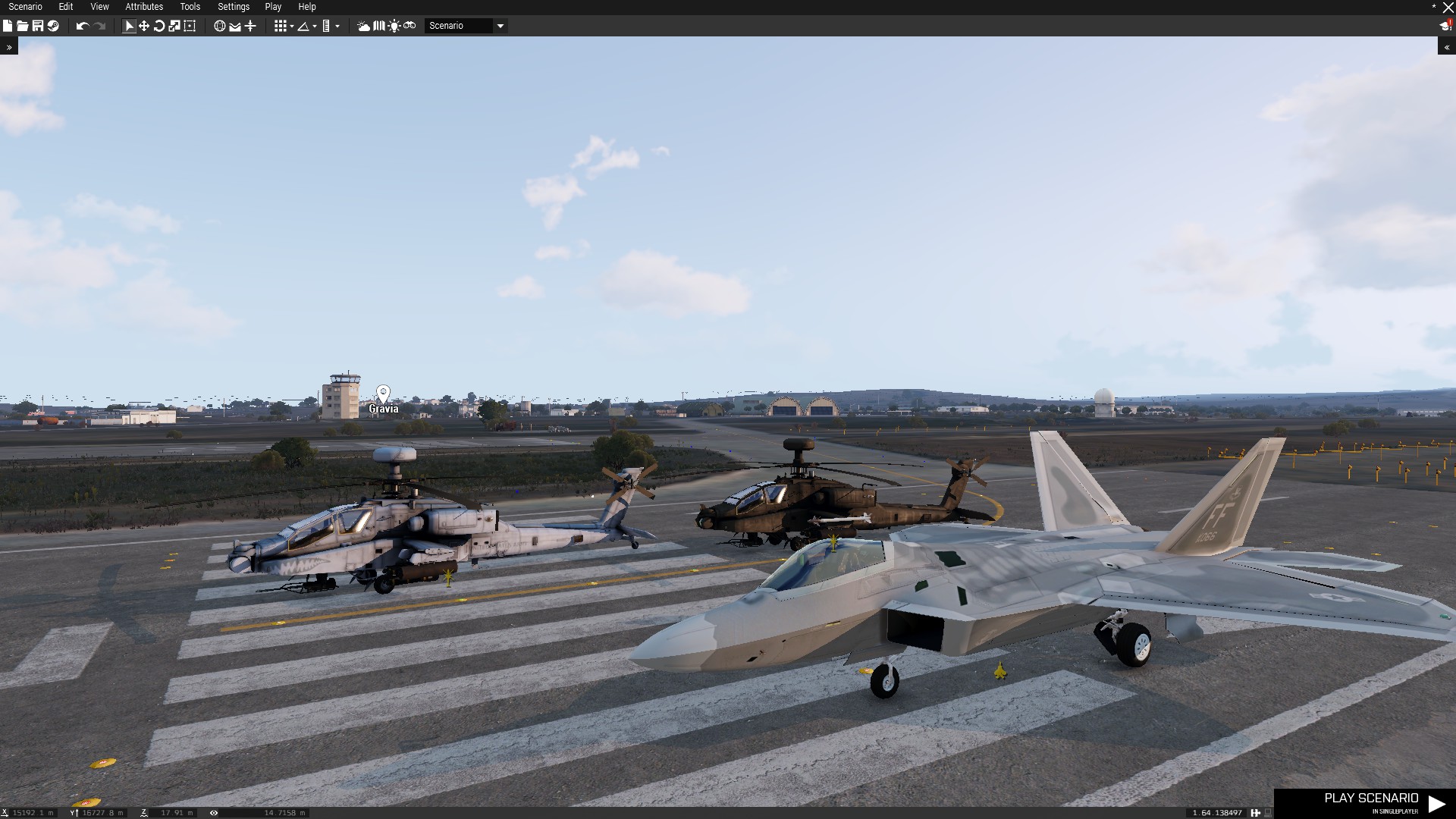Toggle the flashlight lamp icon
Viewport: 1456px width, 819px height.
394,26
